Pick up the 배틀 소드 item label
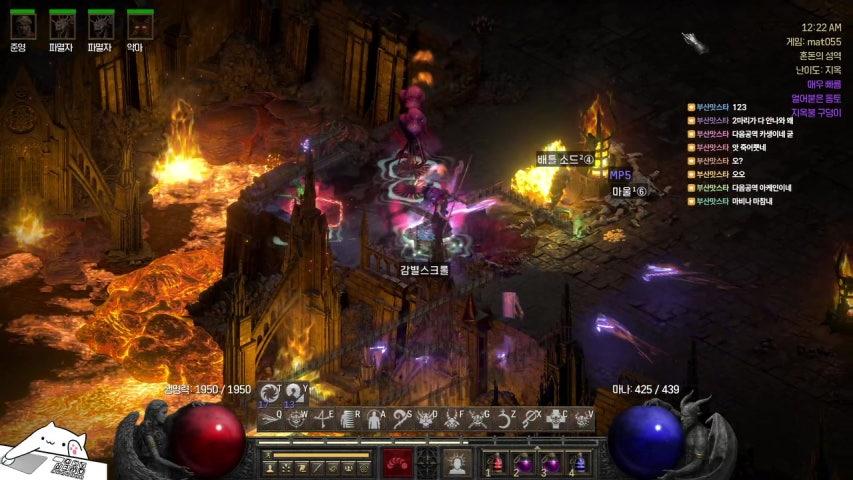The height and width of the screenshot is (480, 853). (565, 159)
